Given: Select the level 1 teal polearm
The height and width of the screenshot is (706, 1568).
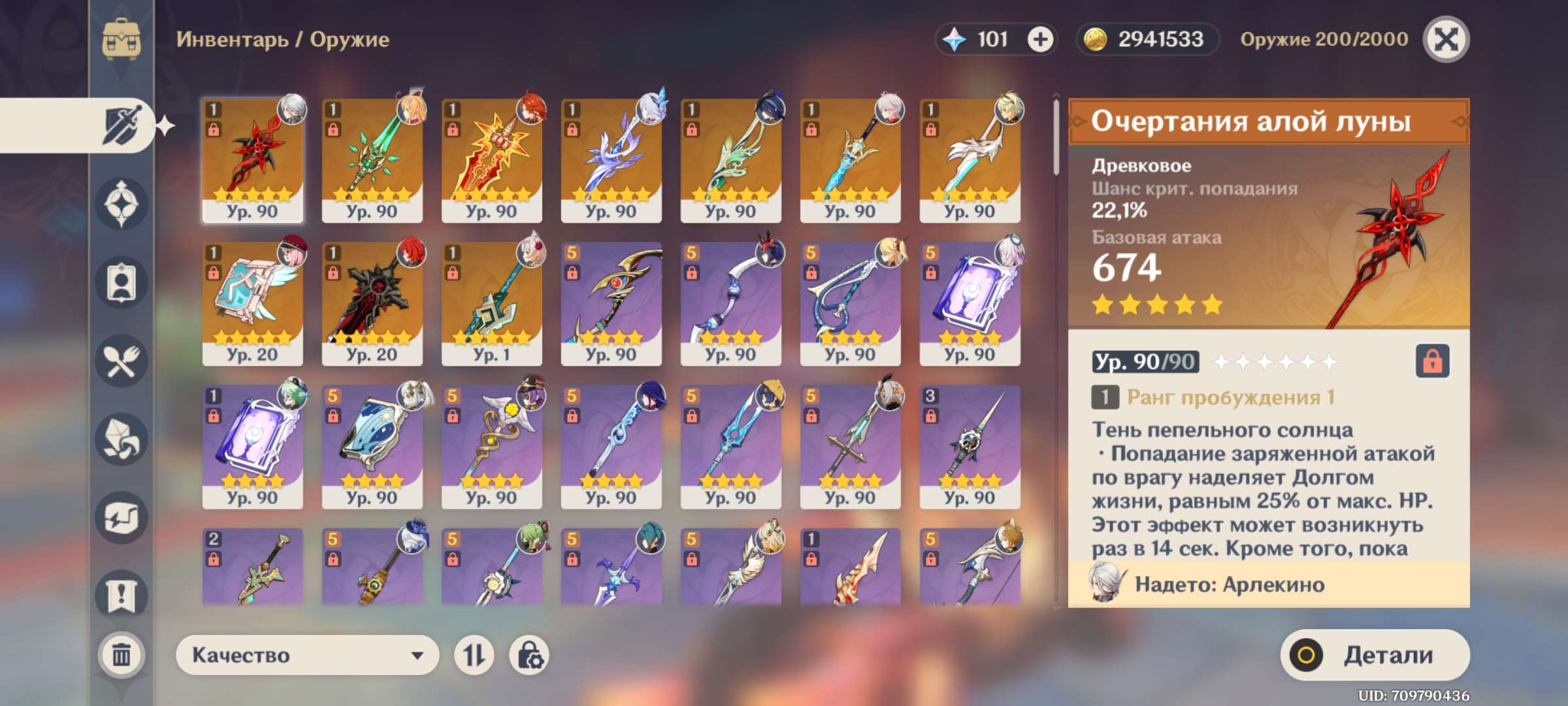Looking at the screenshot, I should 491,303.
